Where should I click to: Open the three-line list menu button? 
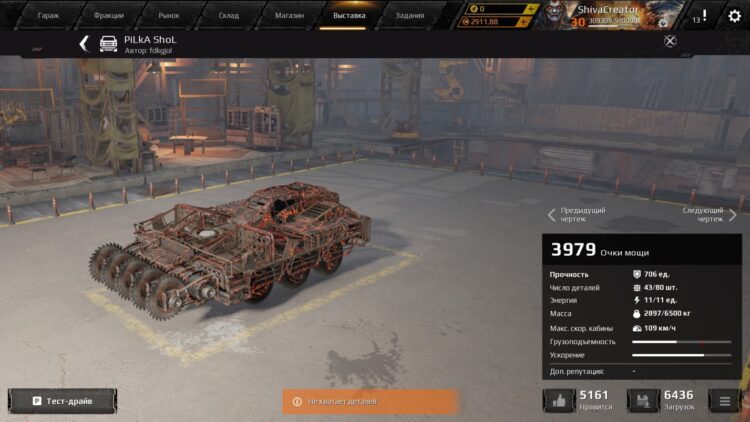725,401
